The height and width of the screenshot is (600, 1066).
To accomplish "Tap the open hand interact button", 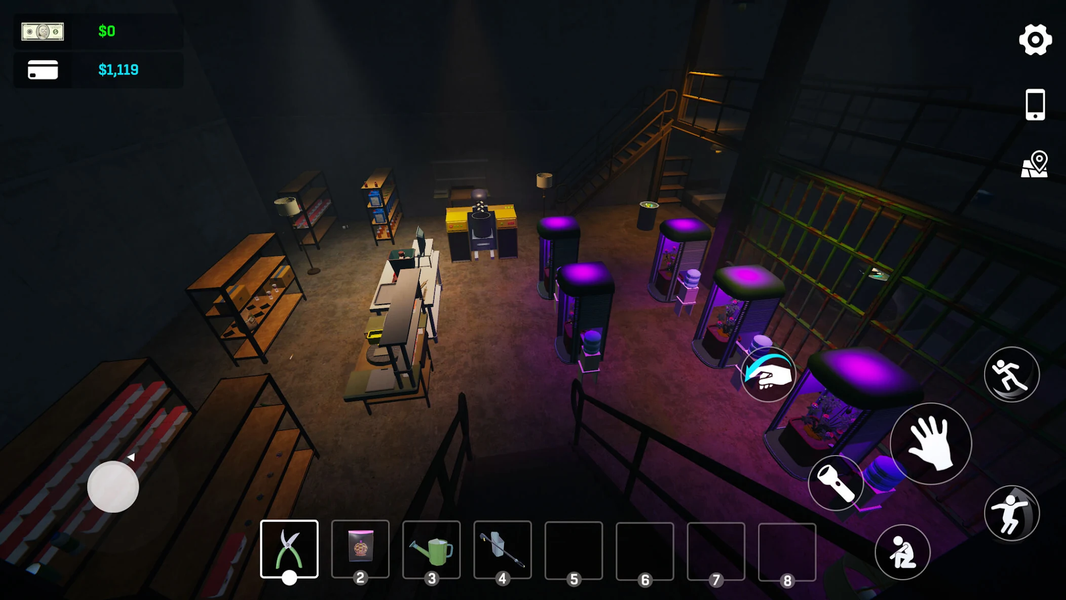I will [x=930, y=444].
